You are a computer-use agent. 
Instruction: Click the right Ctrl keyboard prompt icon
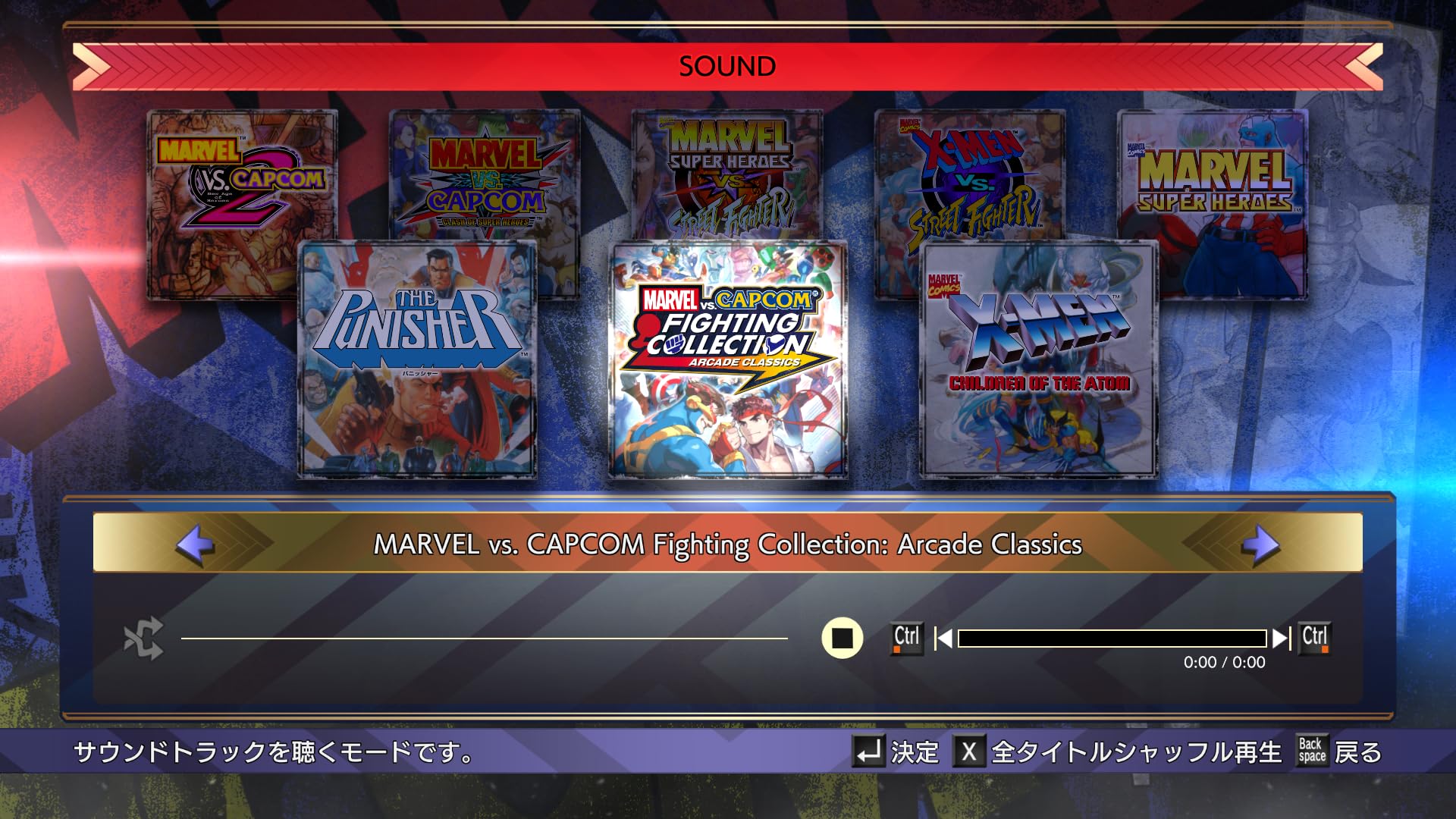[1316, 638]
